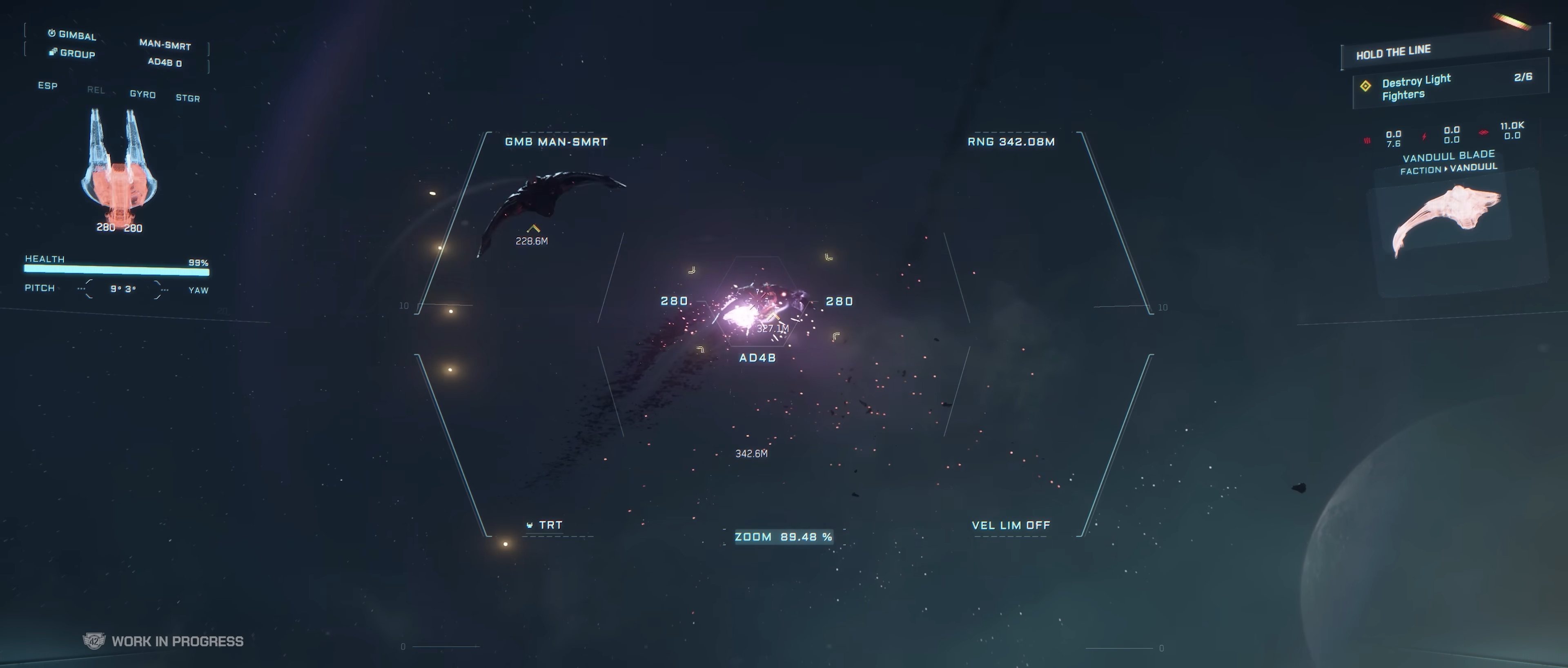Click the mission objective diamond icon
The width and height of the screenshot is (1568, 668).
(1366, 87)
